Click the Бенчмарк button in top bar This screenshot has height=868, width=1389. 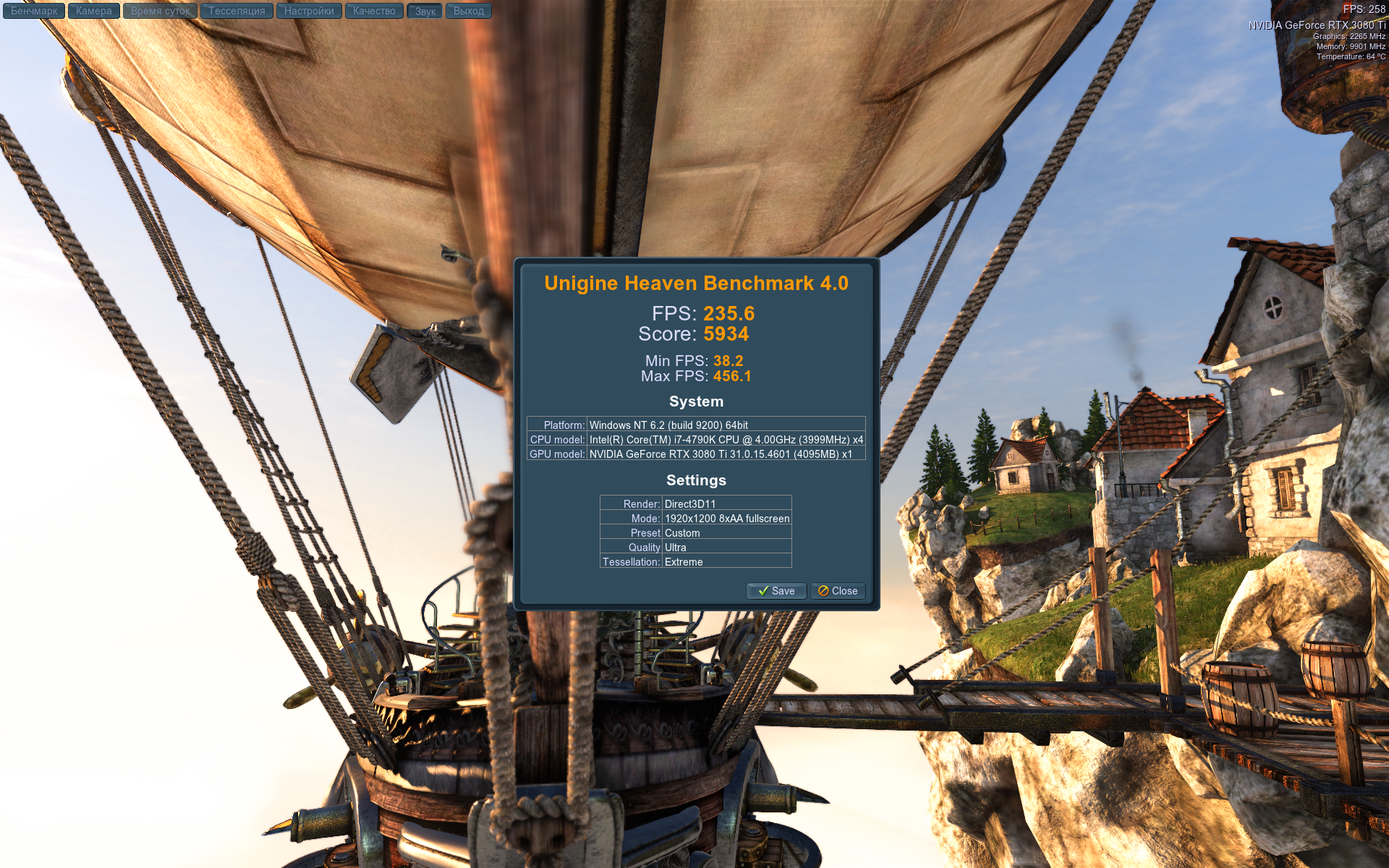34,11
